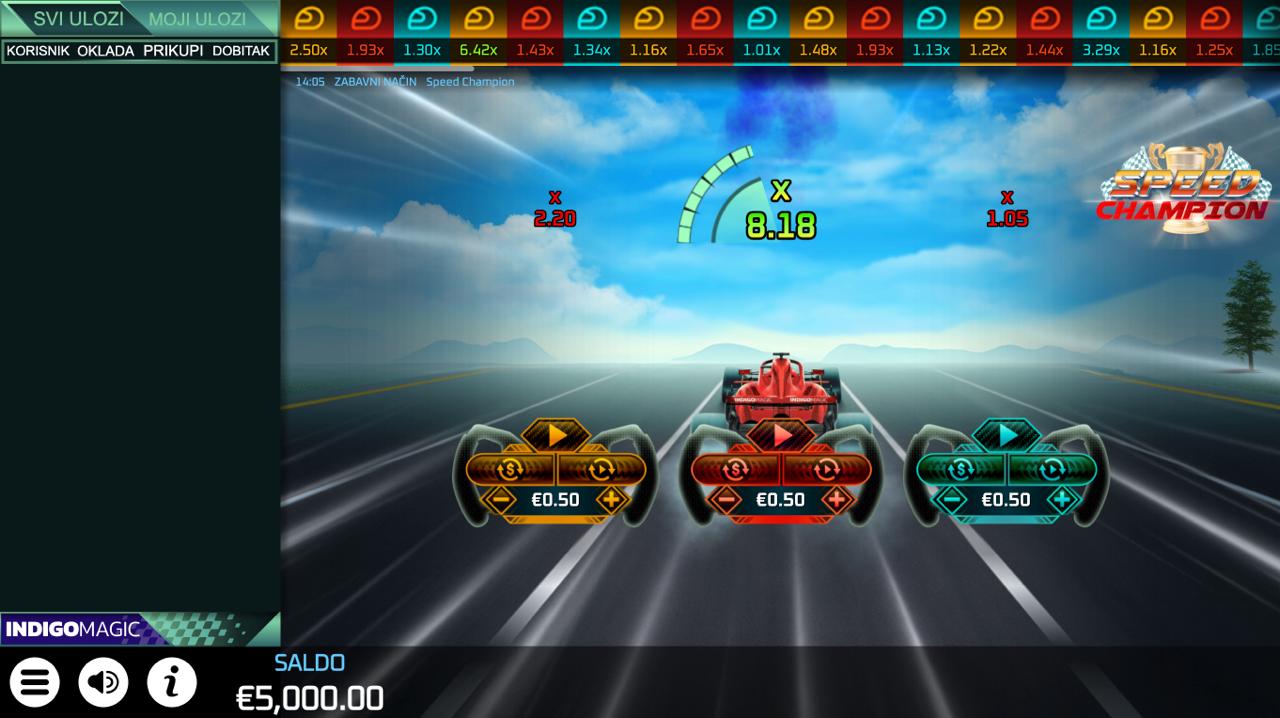Toggle the sound speaker button

[x=103, y=682]
